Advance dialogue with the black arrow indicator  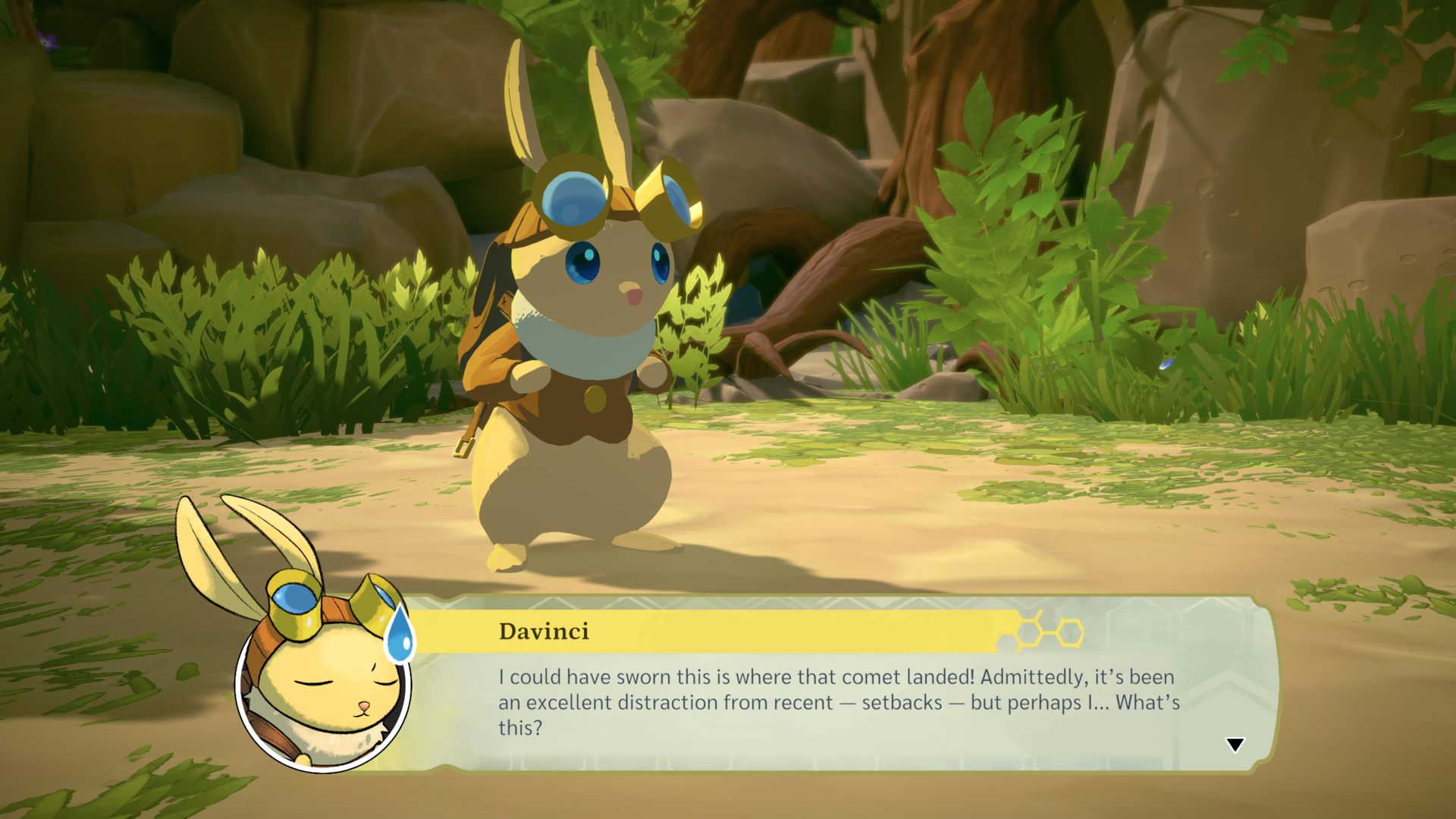pos(1235,745)
